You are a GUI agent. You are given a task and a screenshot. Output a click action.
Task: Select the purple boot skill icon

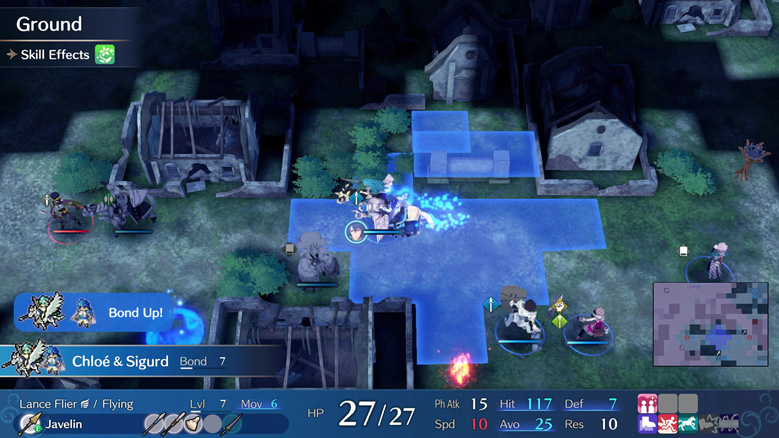point(647,425)
